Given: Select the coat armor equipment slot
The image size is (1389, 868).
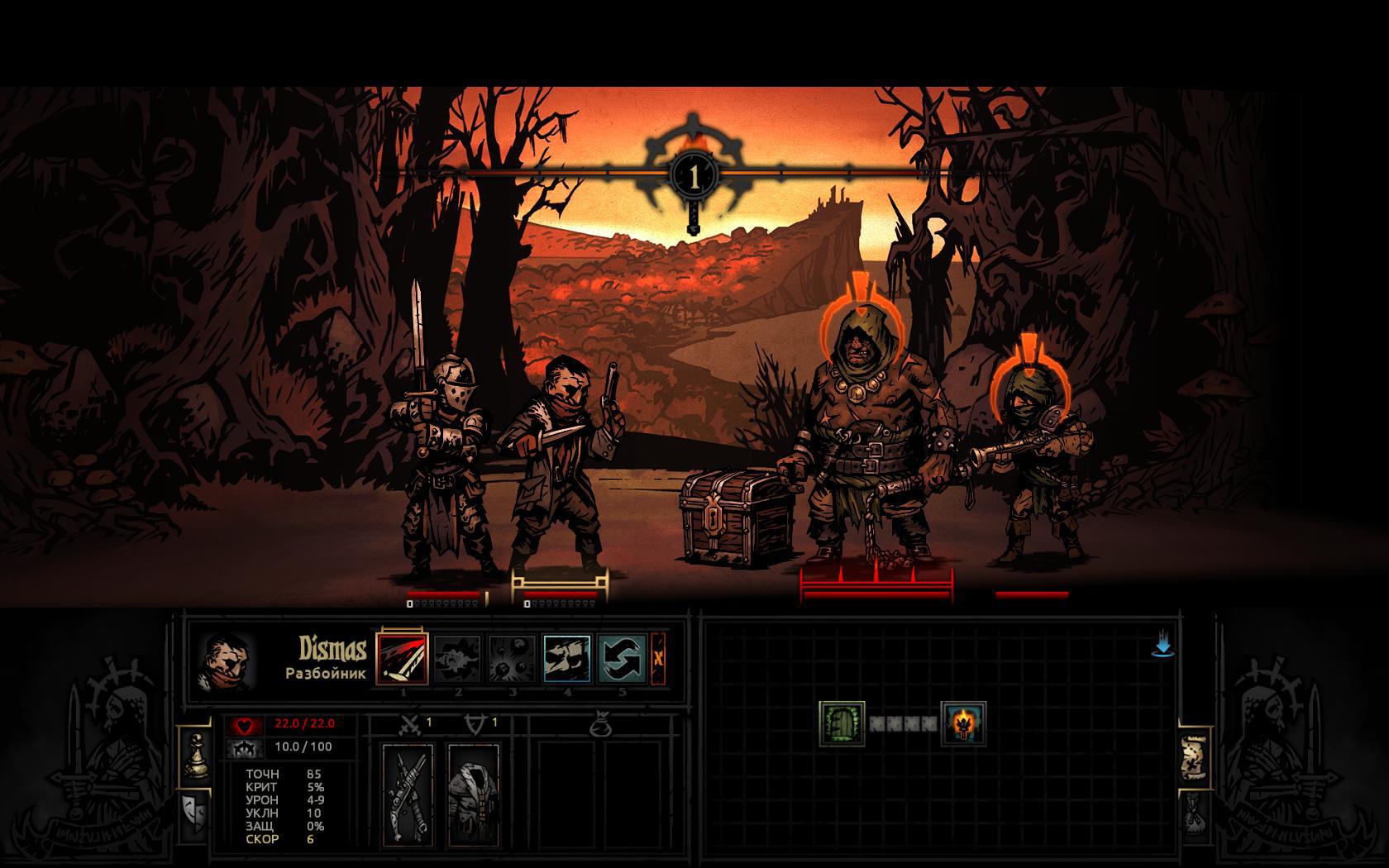Looking at the screenshot, I should (473, 794).
